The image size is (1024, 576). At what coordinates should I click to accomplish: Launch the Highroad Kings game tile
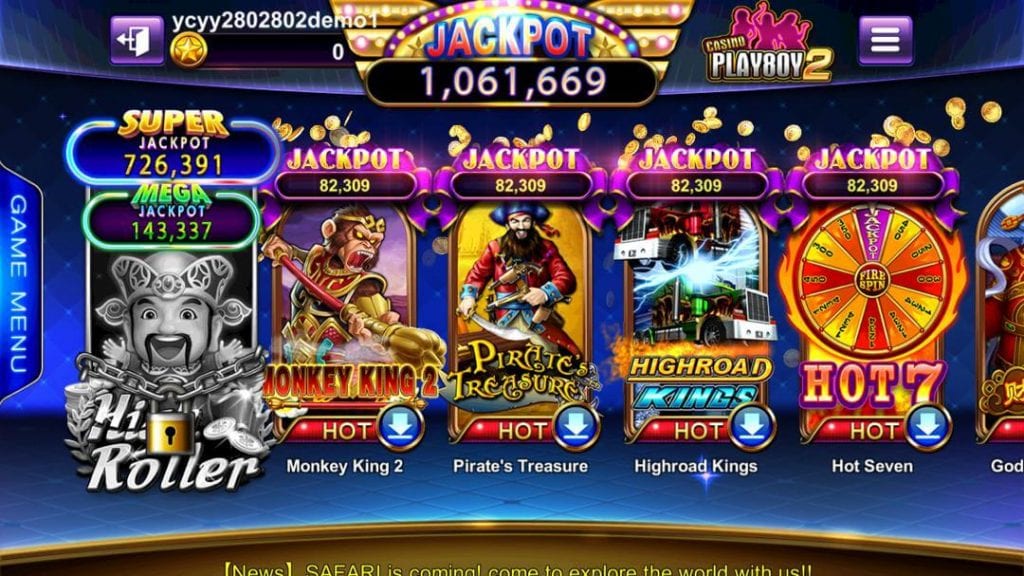click(x=695, y=300)
